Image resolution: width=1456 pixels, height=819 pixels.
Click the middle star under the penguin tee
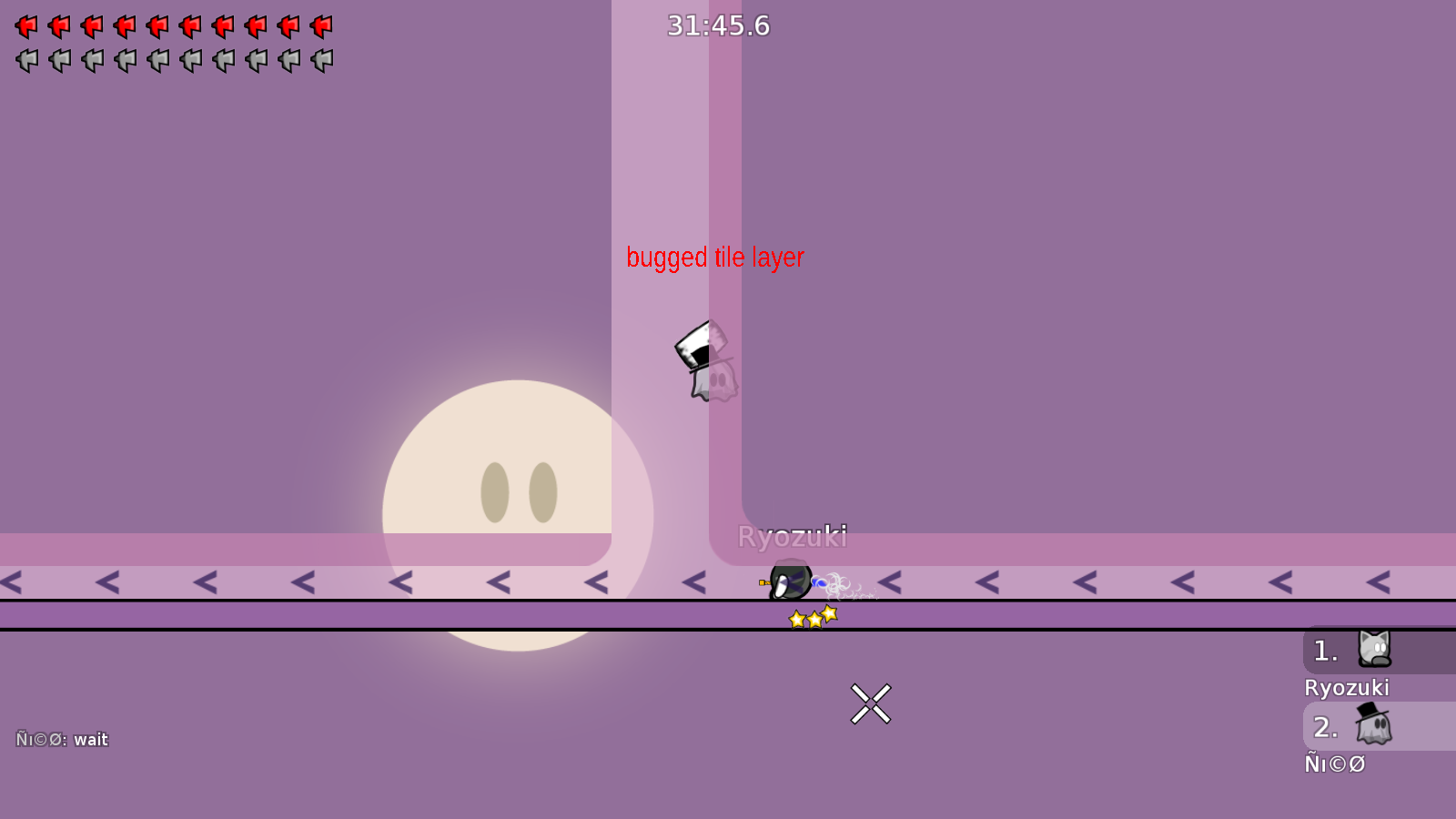click(813, 617)
